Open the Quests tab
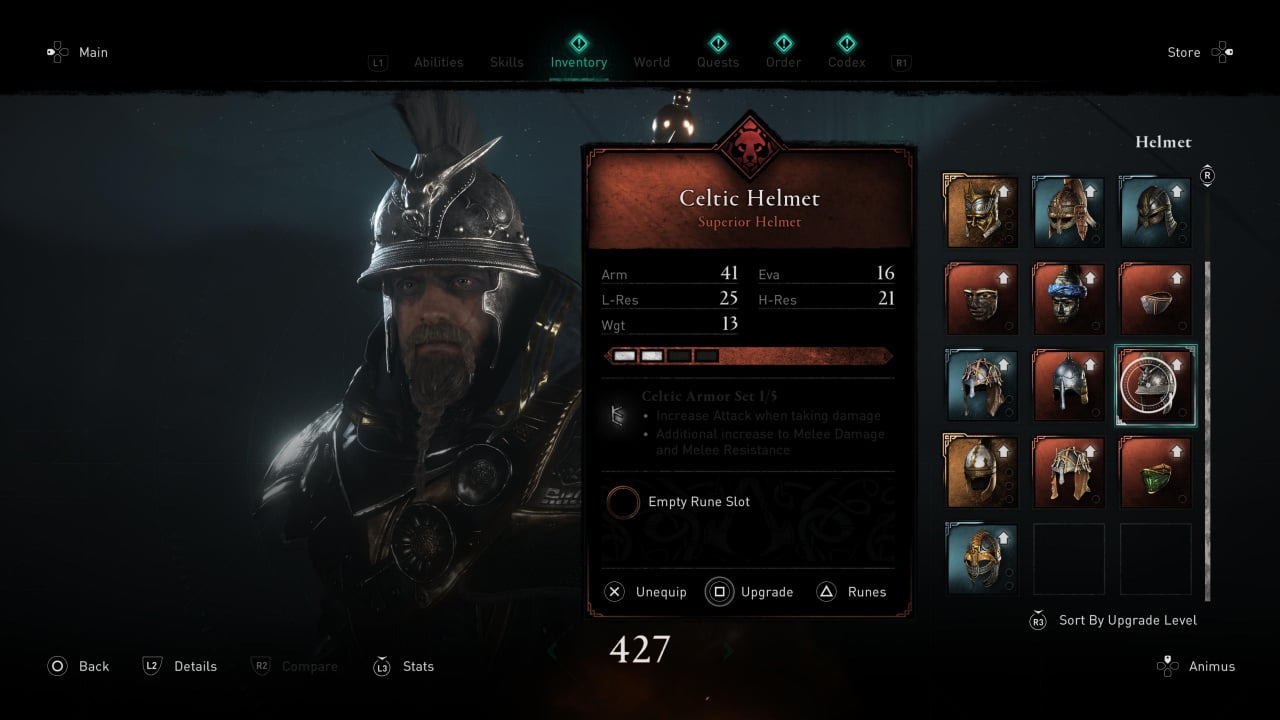 718,62
